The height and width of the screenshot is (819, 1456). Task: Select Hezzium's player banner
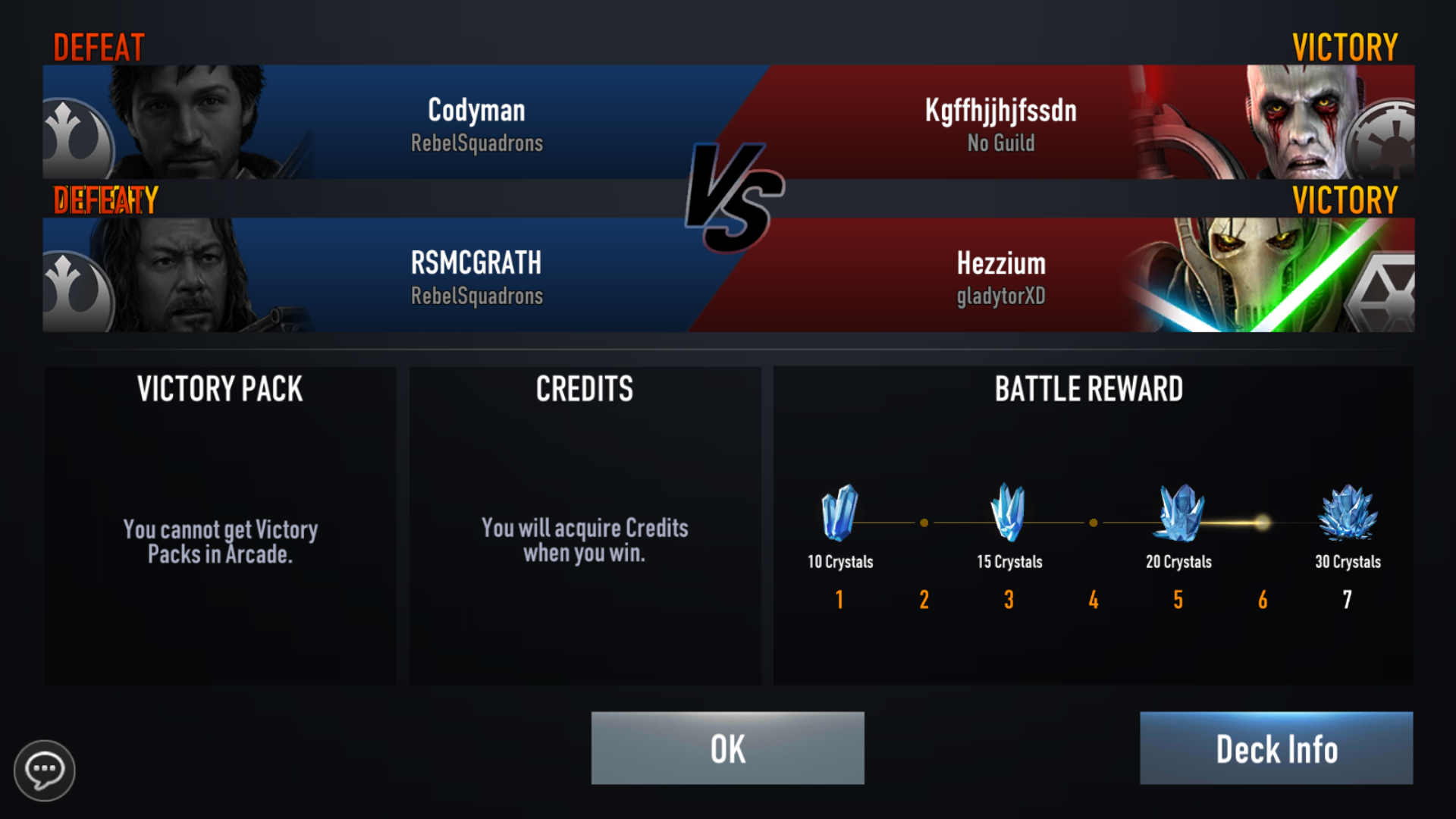(1062, 276)
